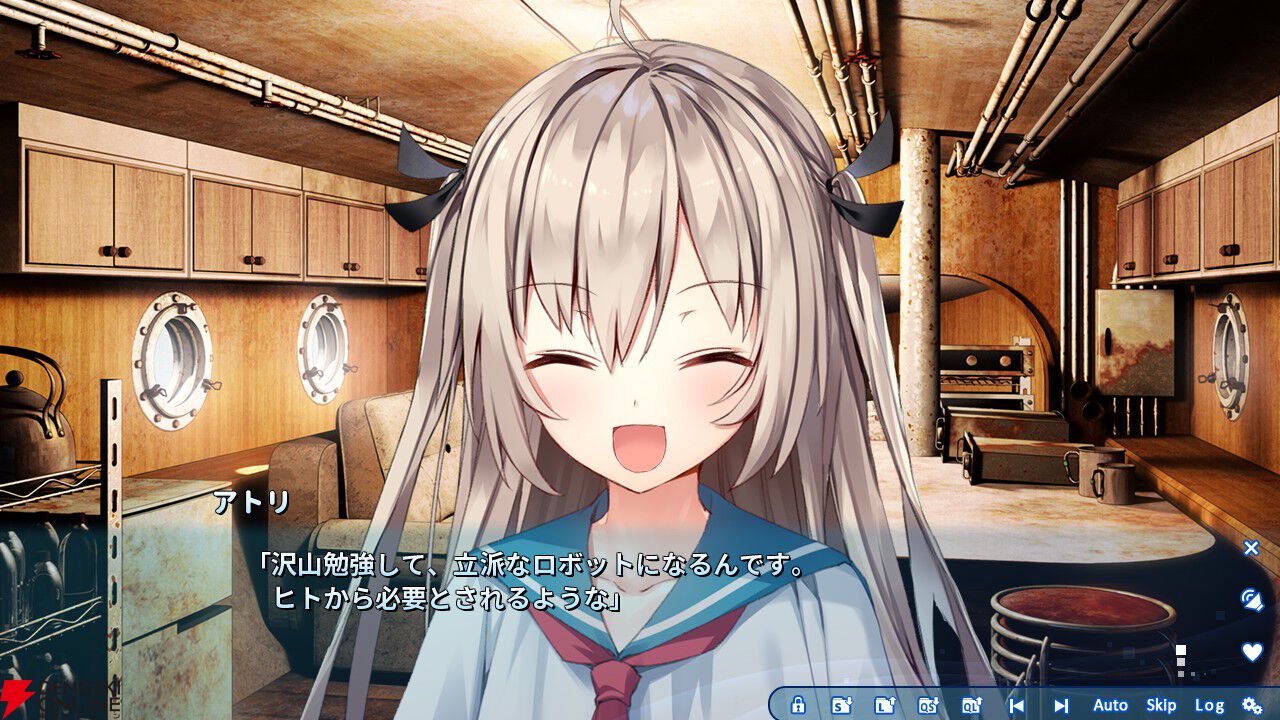The height and width of the screenshot is (720, 1280).
Task: Lock the message window with the padlock icon
Action: pos(797,704)
